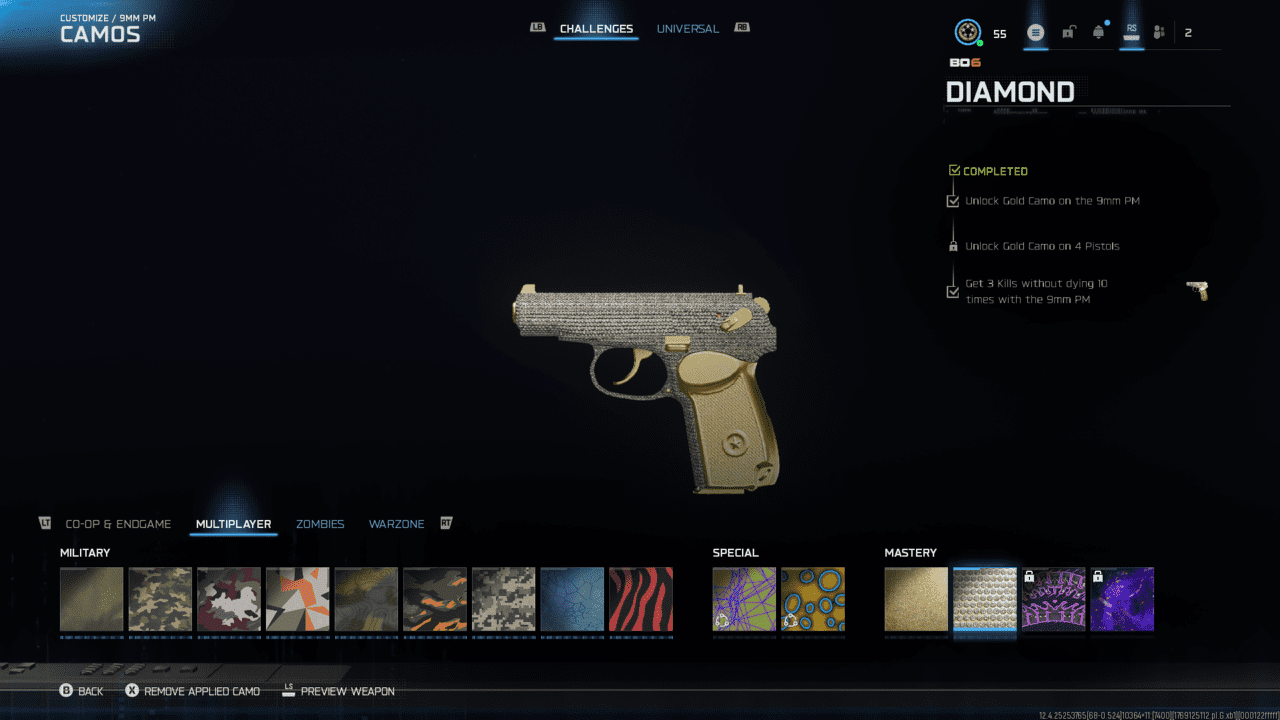The width and height of the screenshot is (1280, 720).
Task: Select the grey digital pixel camo
Action: tap(504, 600)
